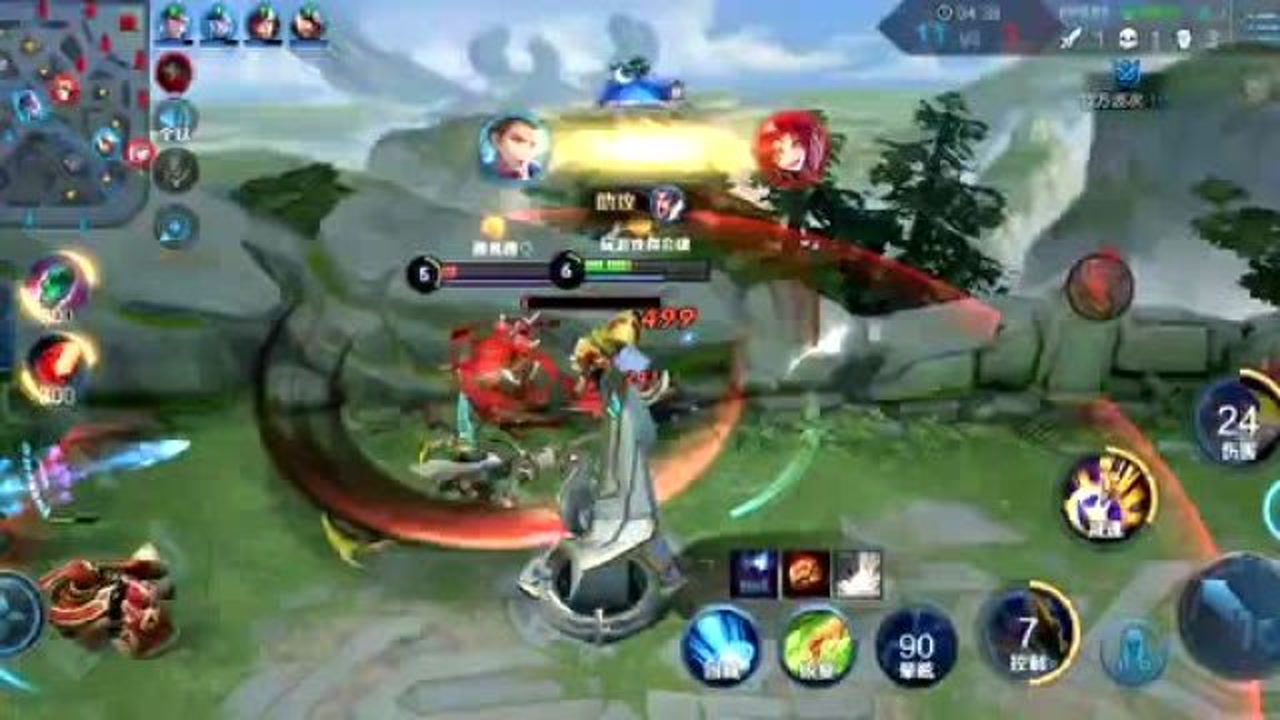
Task: Select the orange fireball buff icon
Action: (806, 573)
